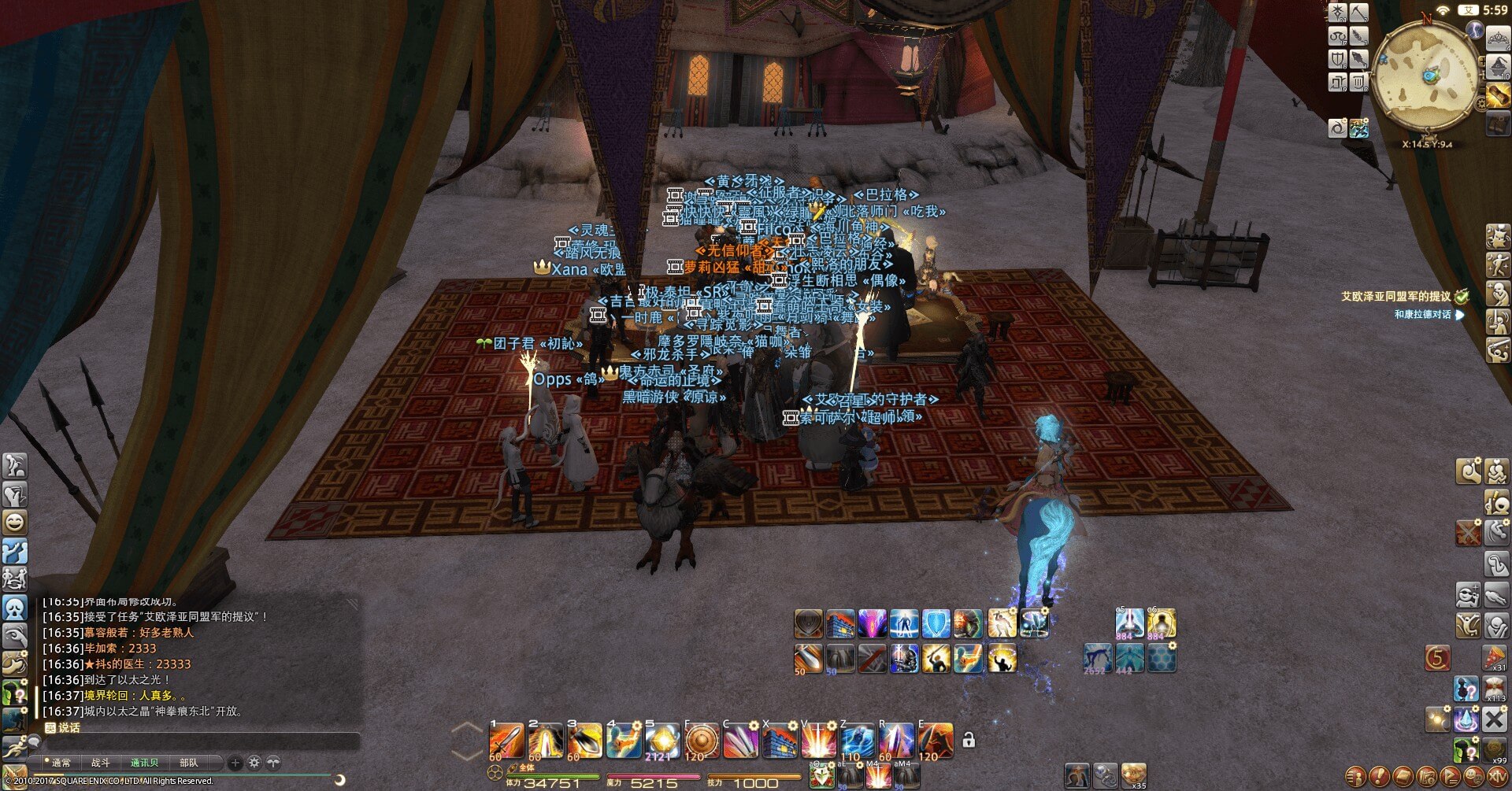Screen dimensions: 1512x791
Task: Select the 部队 chat tab
Action: 189,763
